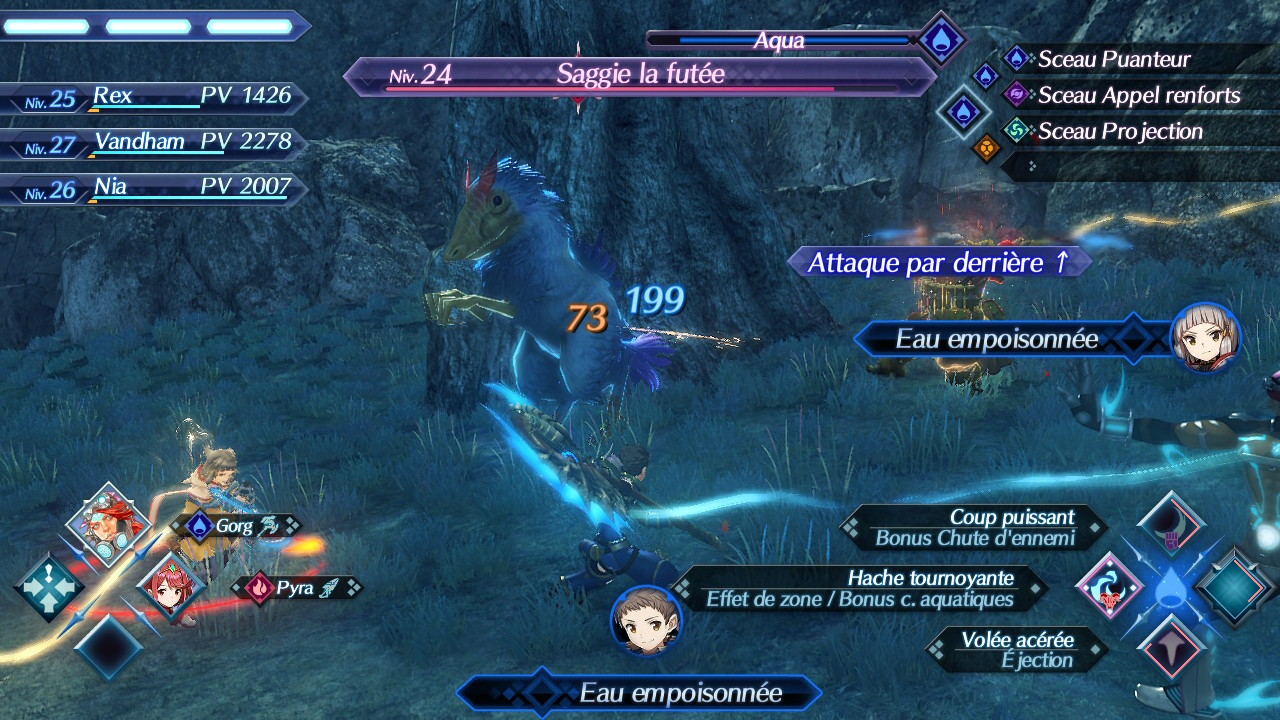Select Vandham in the party list

pos(150,143)
